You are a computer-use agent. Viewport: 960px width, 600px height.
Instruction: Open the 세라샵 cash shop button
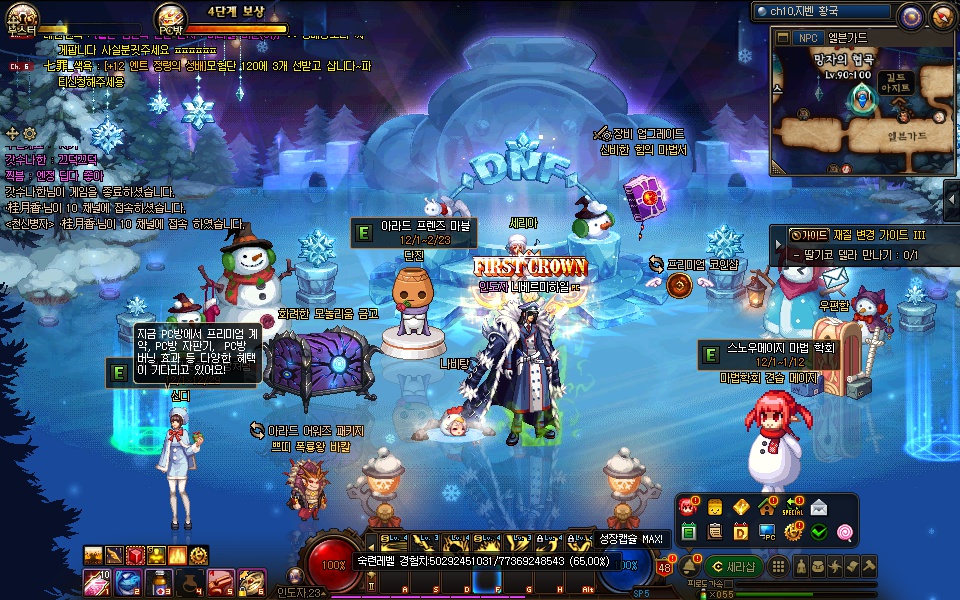point(733,566)
